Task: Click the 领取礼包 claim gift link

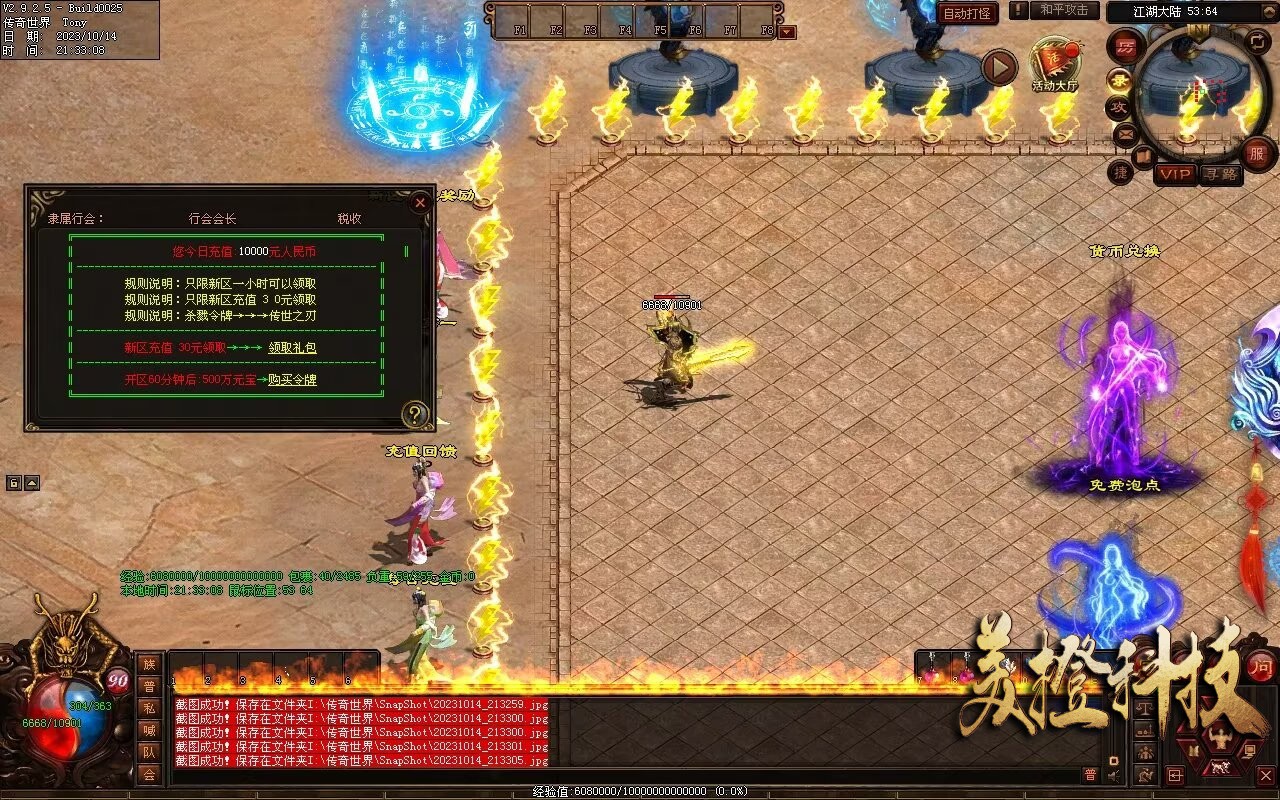Action: [292, 348]
